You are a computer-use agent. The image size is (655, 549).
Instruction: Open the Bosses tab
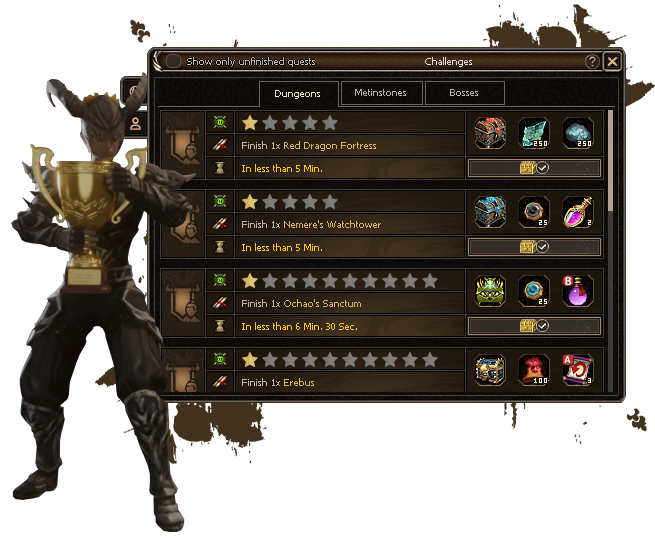pyautogui.click(x=464, y=93)
